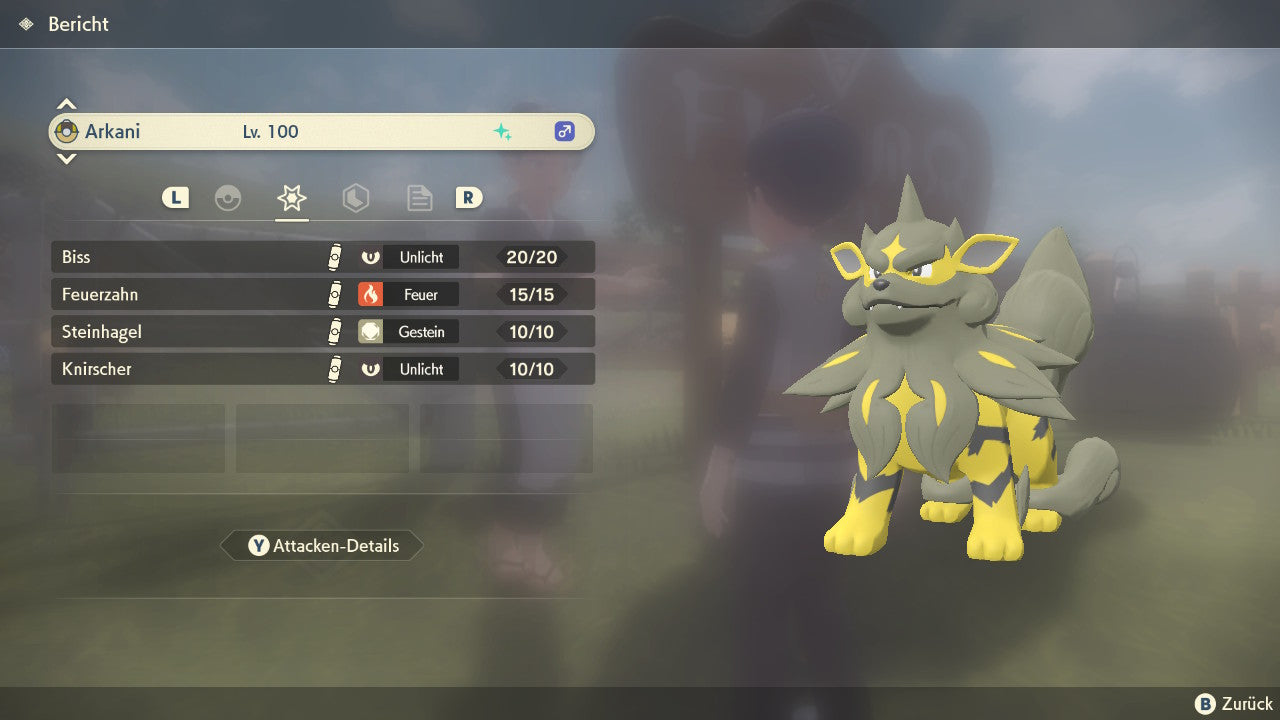Image resolution: width=1280 pixels, height=720 pixels.
Task: Show next Pokémon with down arrow
Action: click(x=66, y=158)
